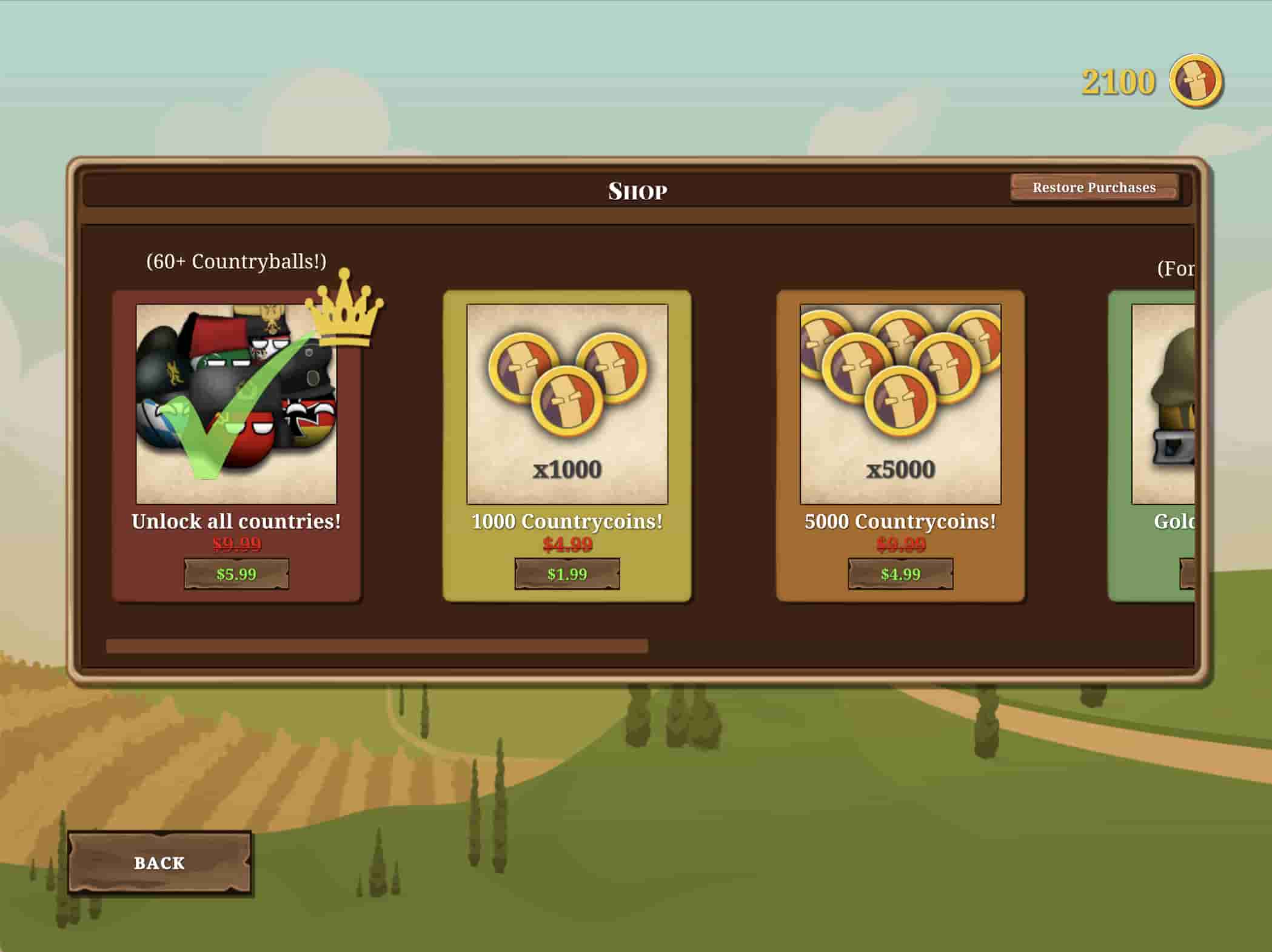Select the x1000 coins pack image
The width and height of the screenshot is (1272, 952).
(x=567, y=404)
